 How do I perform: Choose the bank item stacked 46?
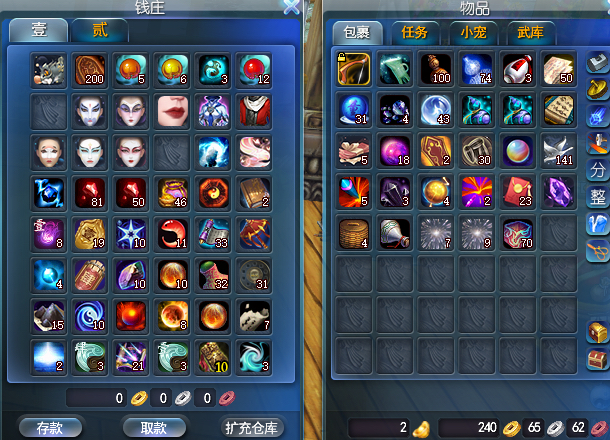tap(173, 191)
